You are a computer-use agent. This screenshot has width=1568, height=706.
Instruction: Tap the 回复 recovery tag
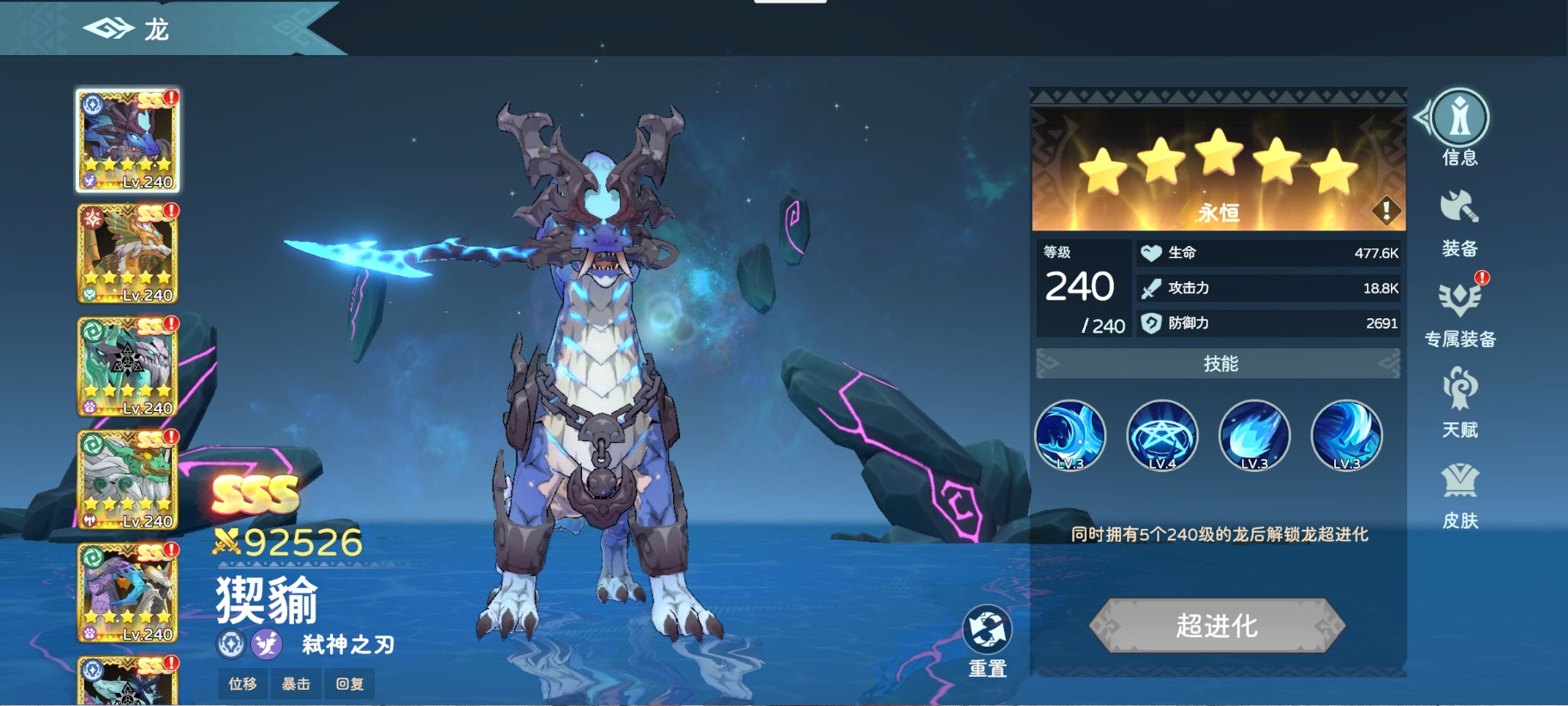coord(349,684)
